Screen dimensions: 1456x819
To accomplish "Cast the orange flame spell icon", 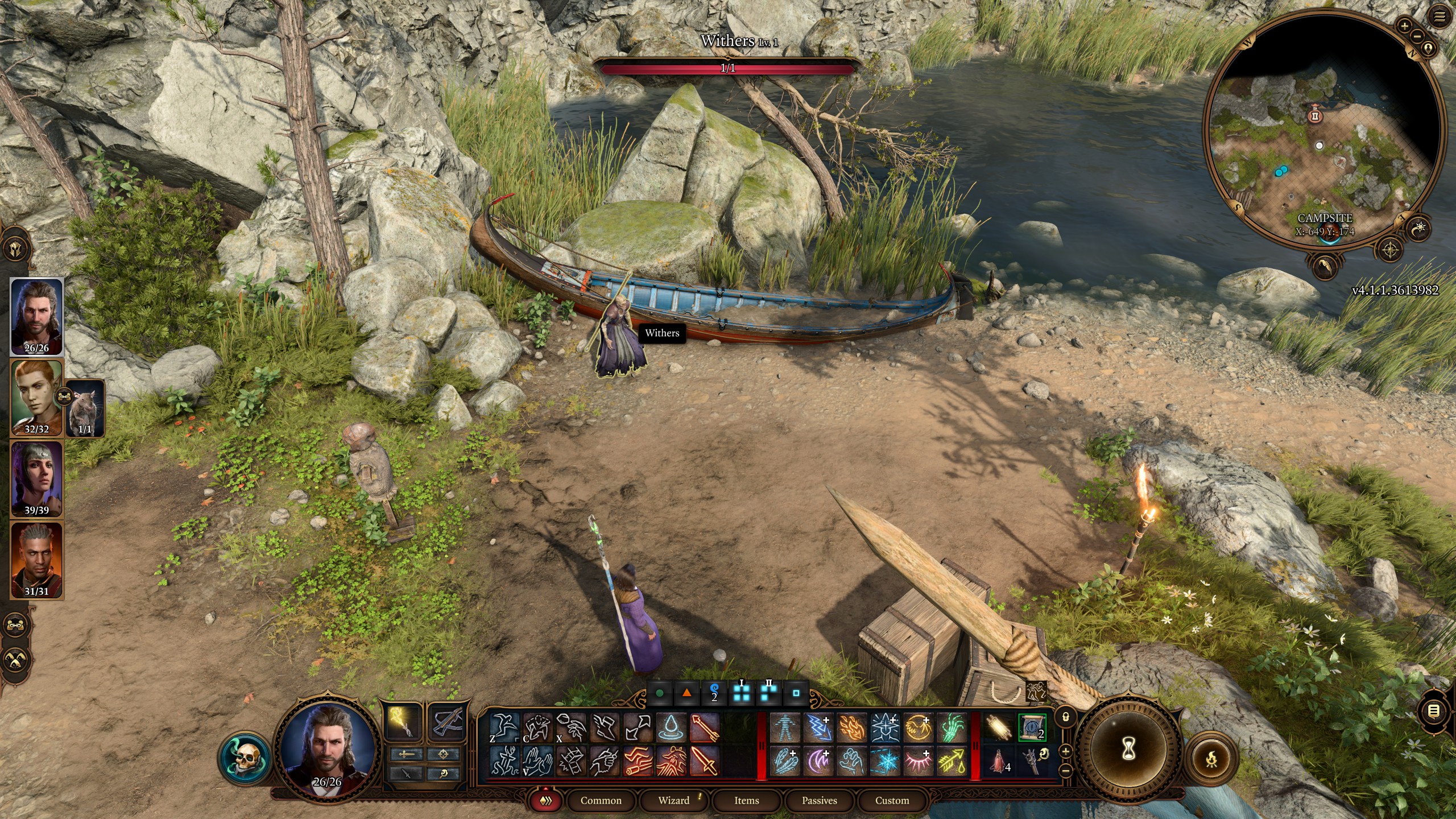I will 851,728.
